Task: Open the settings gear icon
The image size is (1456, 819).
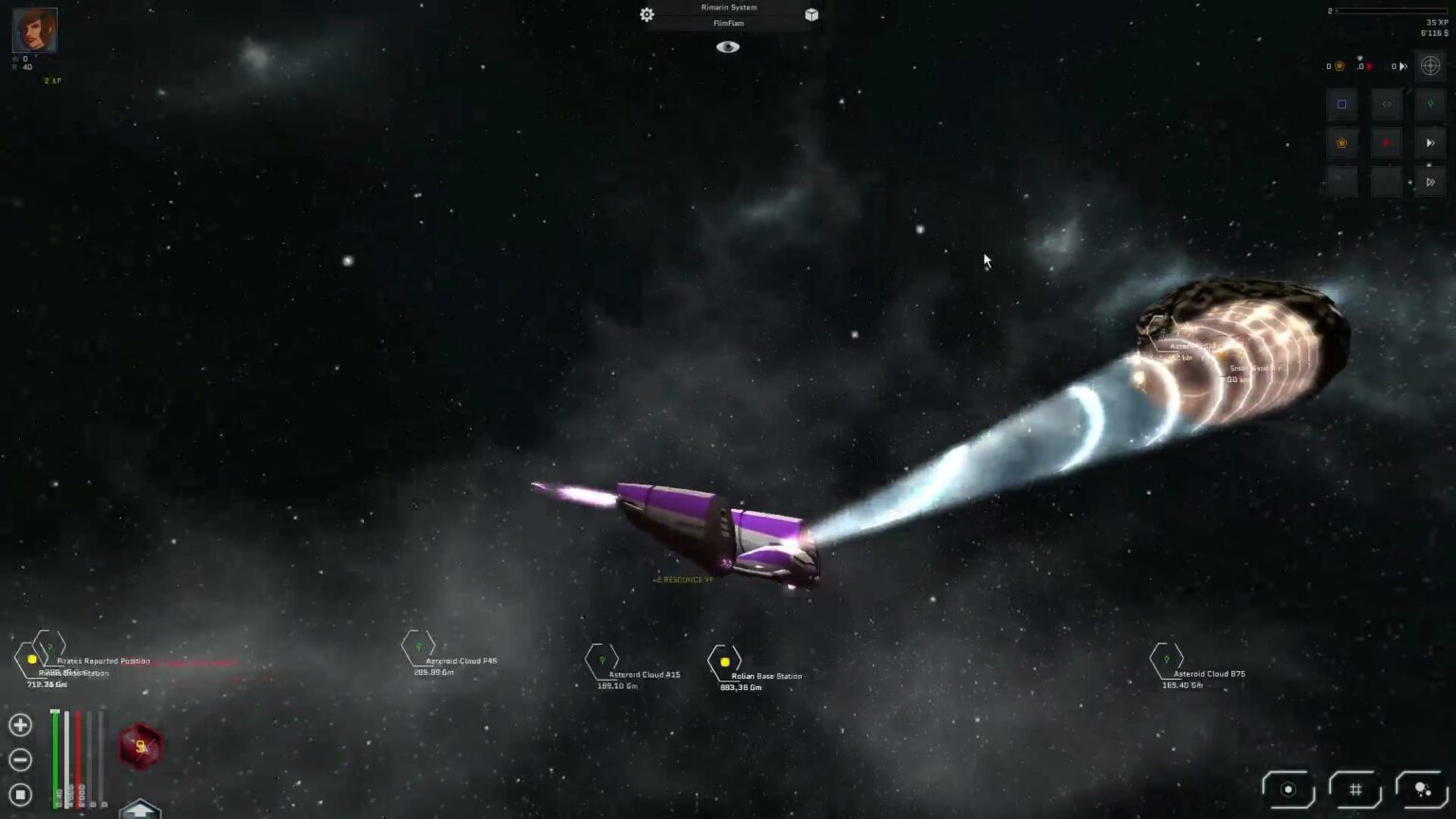Action: tap(646, 14)
